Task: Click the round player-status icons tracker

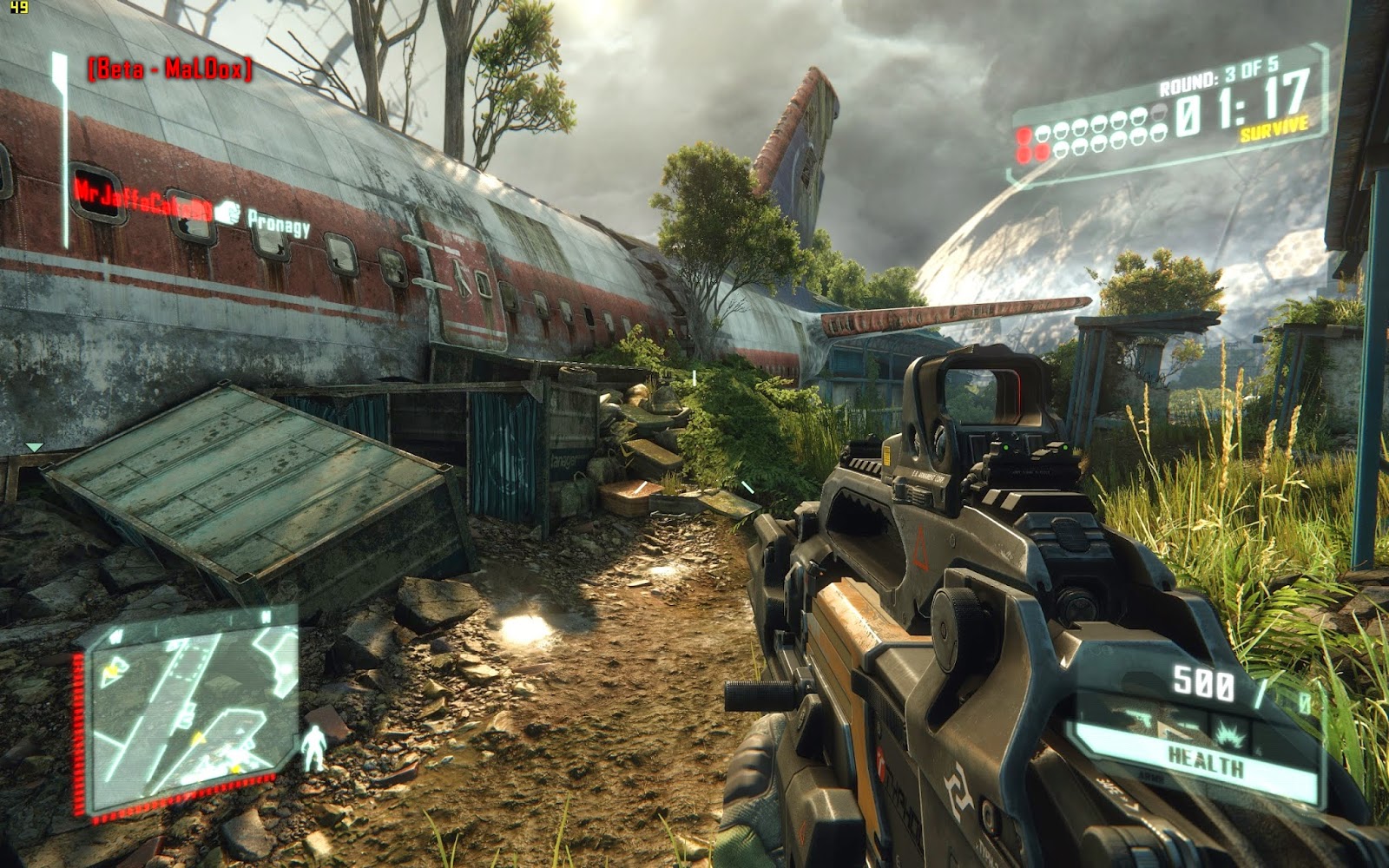Action: tap(1094, 140)
